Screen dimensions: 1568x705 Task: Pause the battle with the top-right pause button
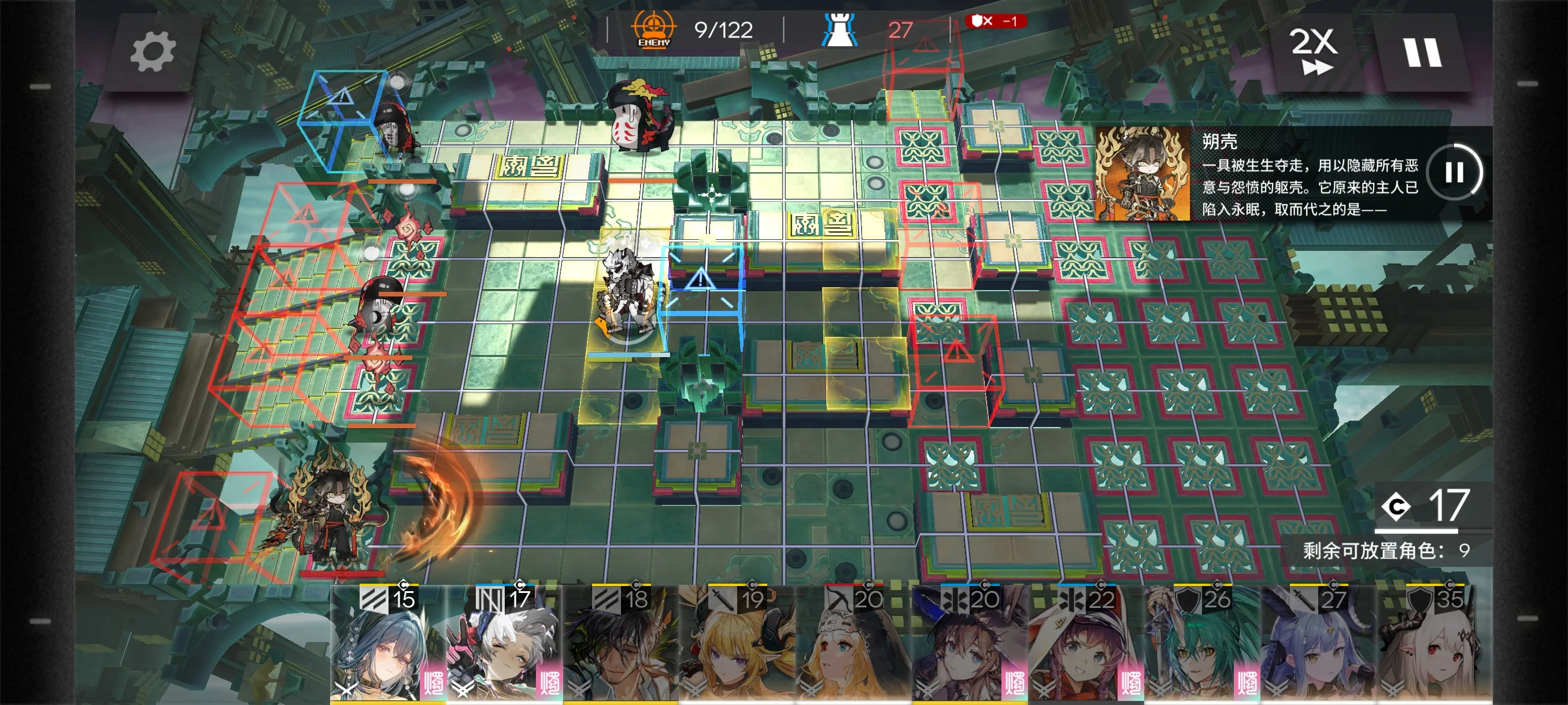(x=1422, y=53)
